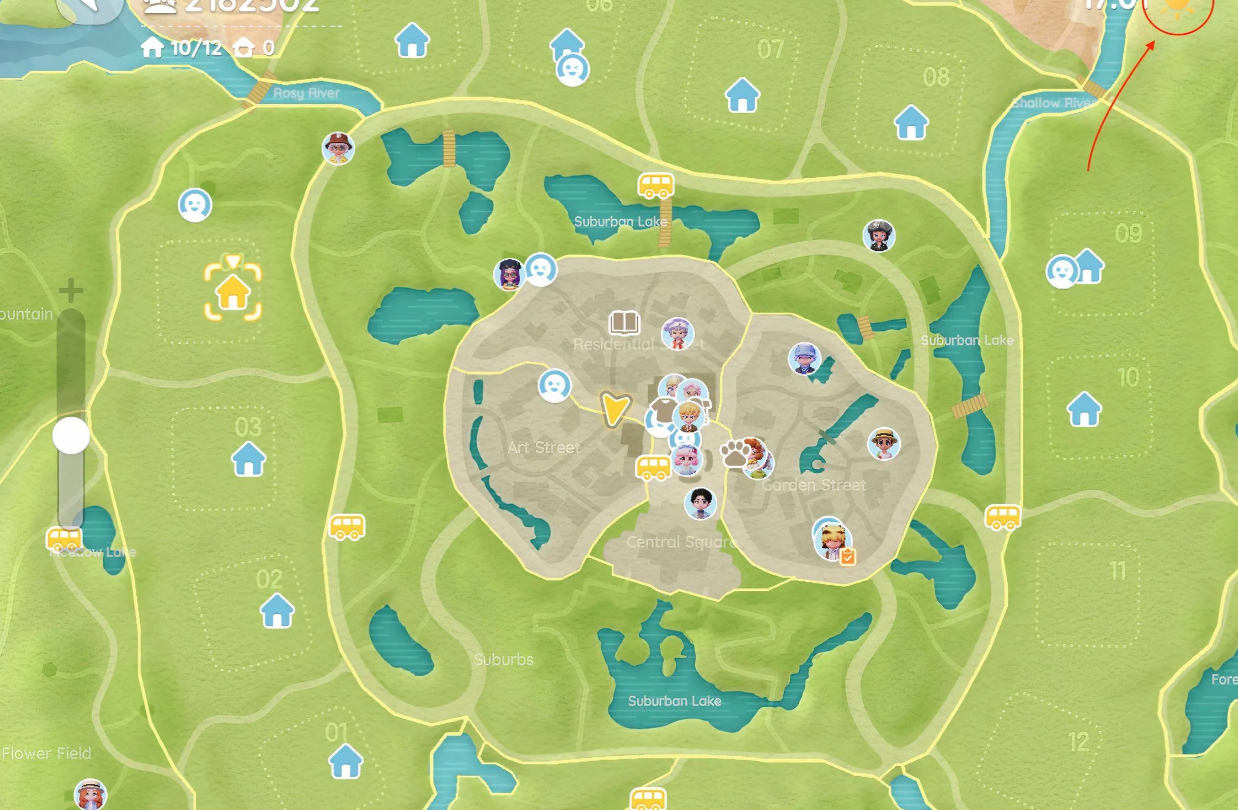Select the blue house marker at plot 03

[248, 459]
